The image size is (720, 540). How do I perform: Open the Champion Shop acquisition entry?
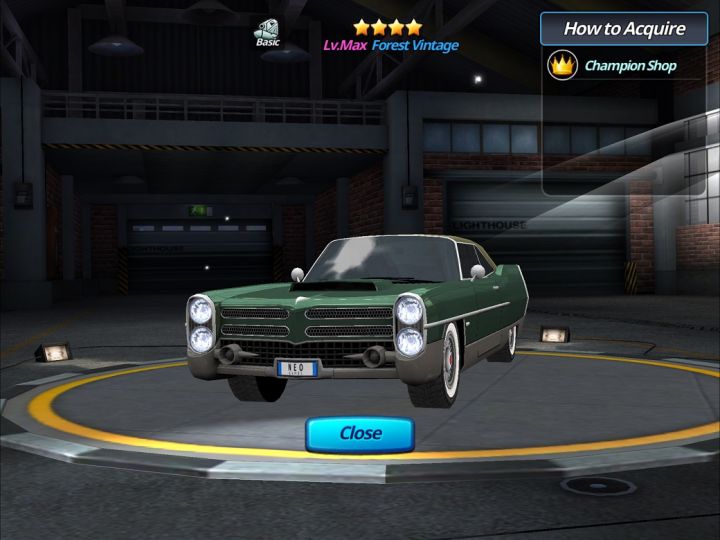pos(614,67)
